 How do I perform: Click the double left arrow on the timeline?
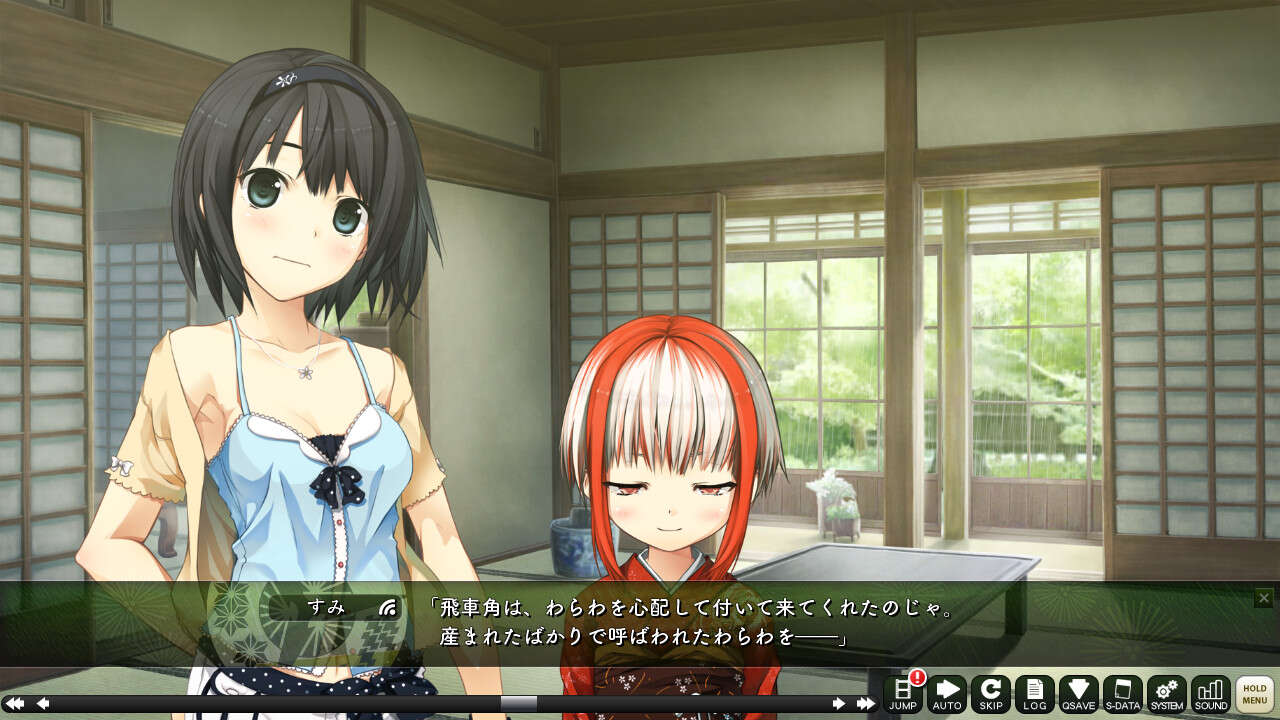15,704
